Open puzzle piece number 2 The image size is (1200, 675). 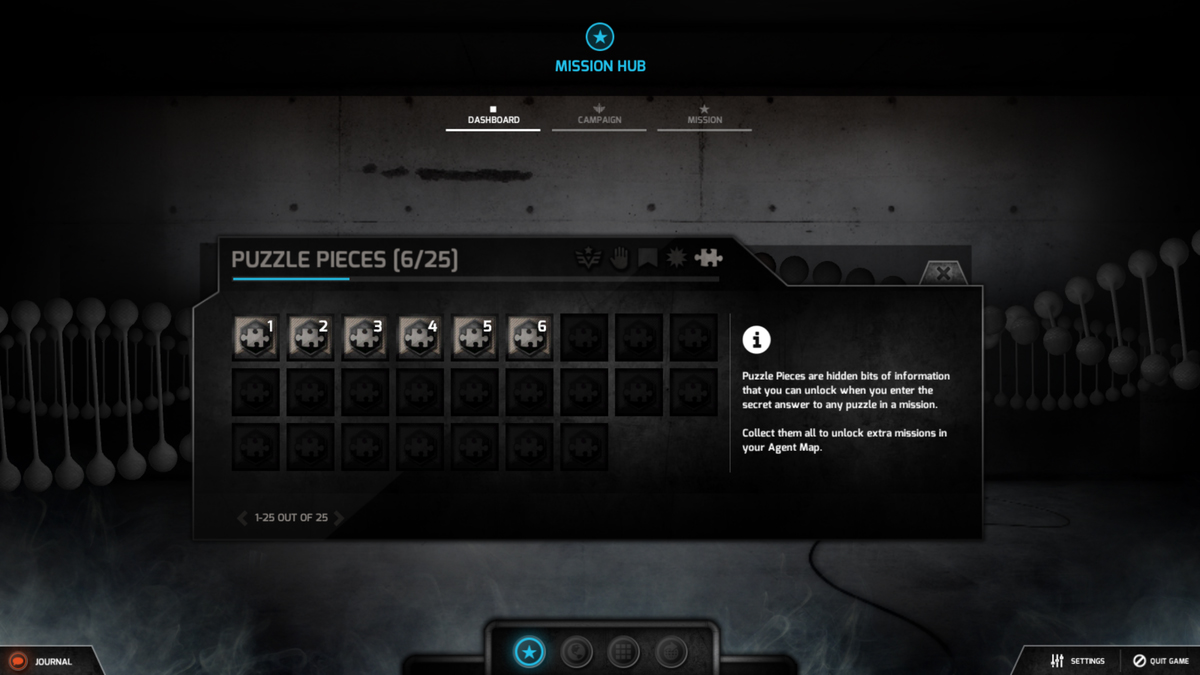[x=310, y=338]
